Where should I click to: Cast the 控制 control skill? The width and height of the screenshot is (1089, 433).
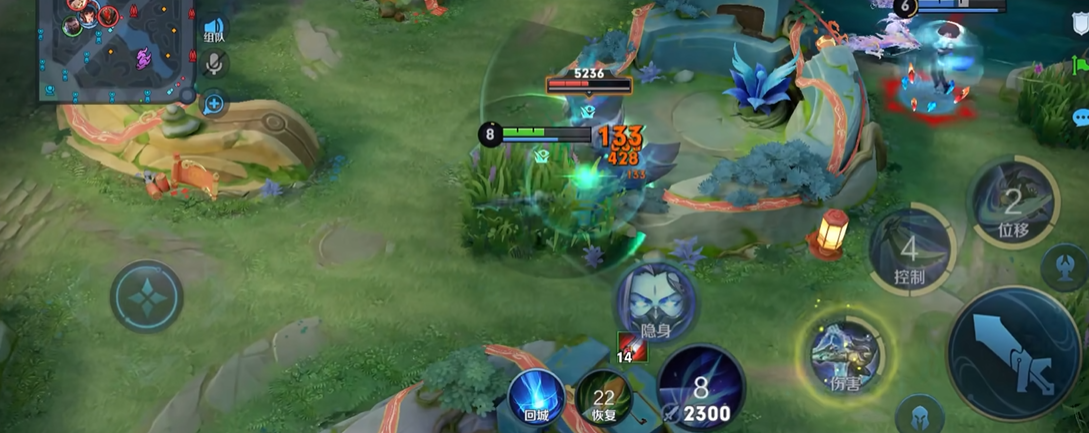click(909, 250)
